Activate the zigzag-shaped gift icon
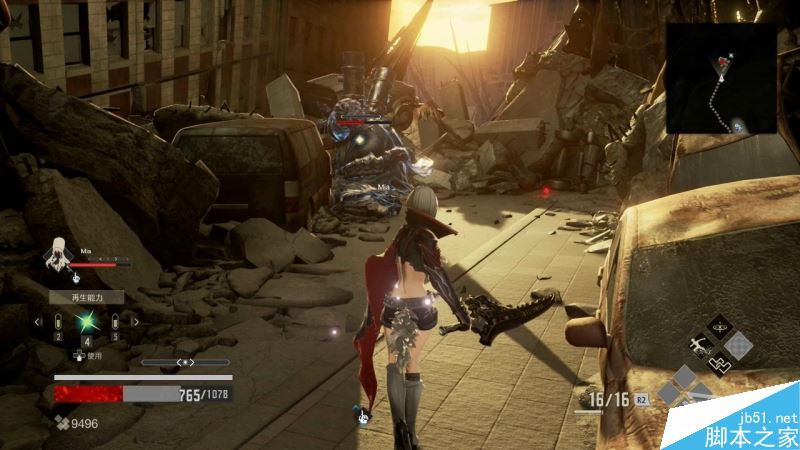This screenshot has width=800, height=450. point(720,364)
